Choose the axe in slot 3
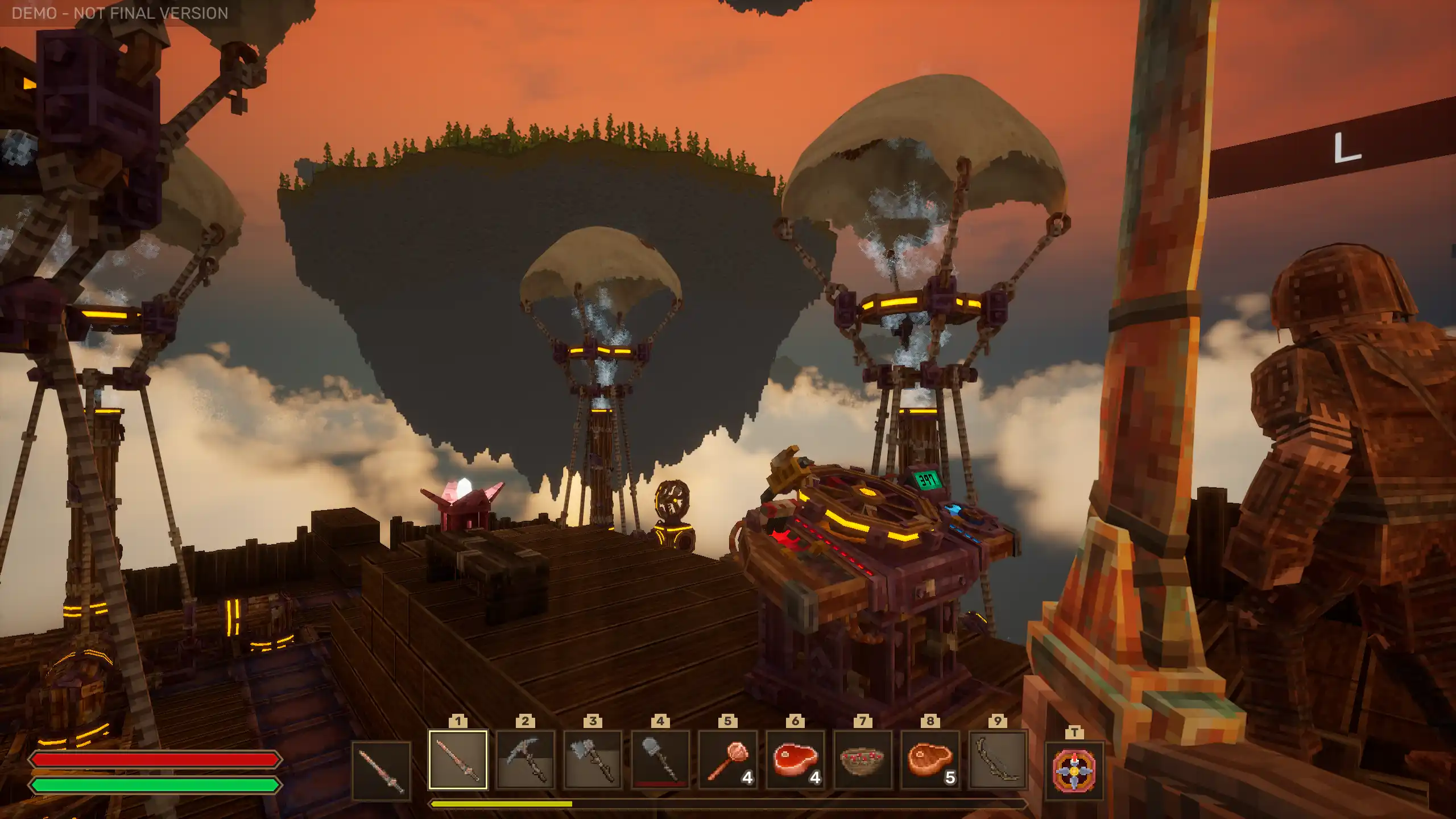1456x819 pixels. 593,760
